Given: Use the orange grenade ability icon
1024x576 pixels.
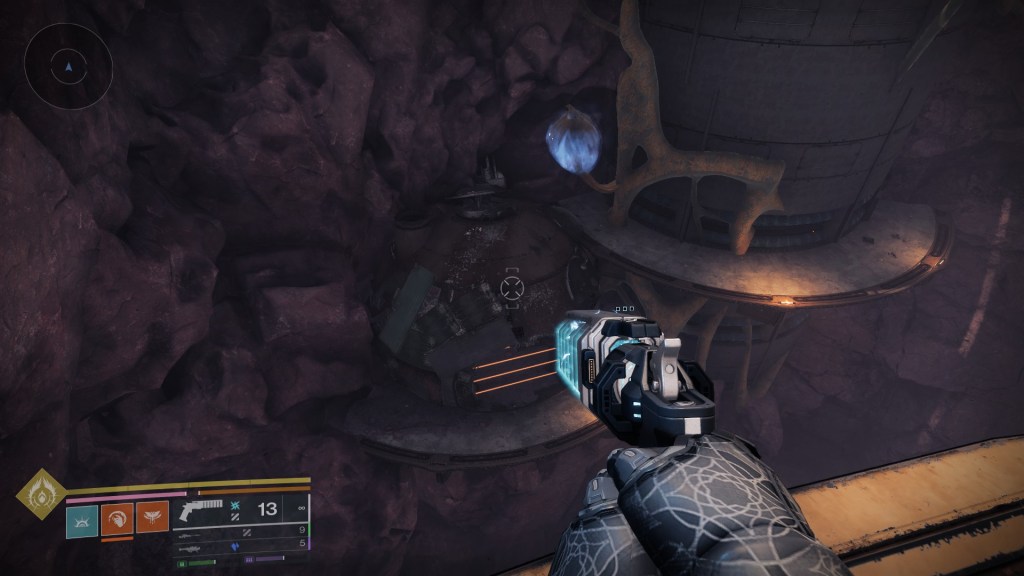Looking at the screenshot, I should click(x=117, y=518).
